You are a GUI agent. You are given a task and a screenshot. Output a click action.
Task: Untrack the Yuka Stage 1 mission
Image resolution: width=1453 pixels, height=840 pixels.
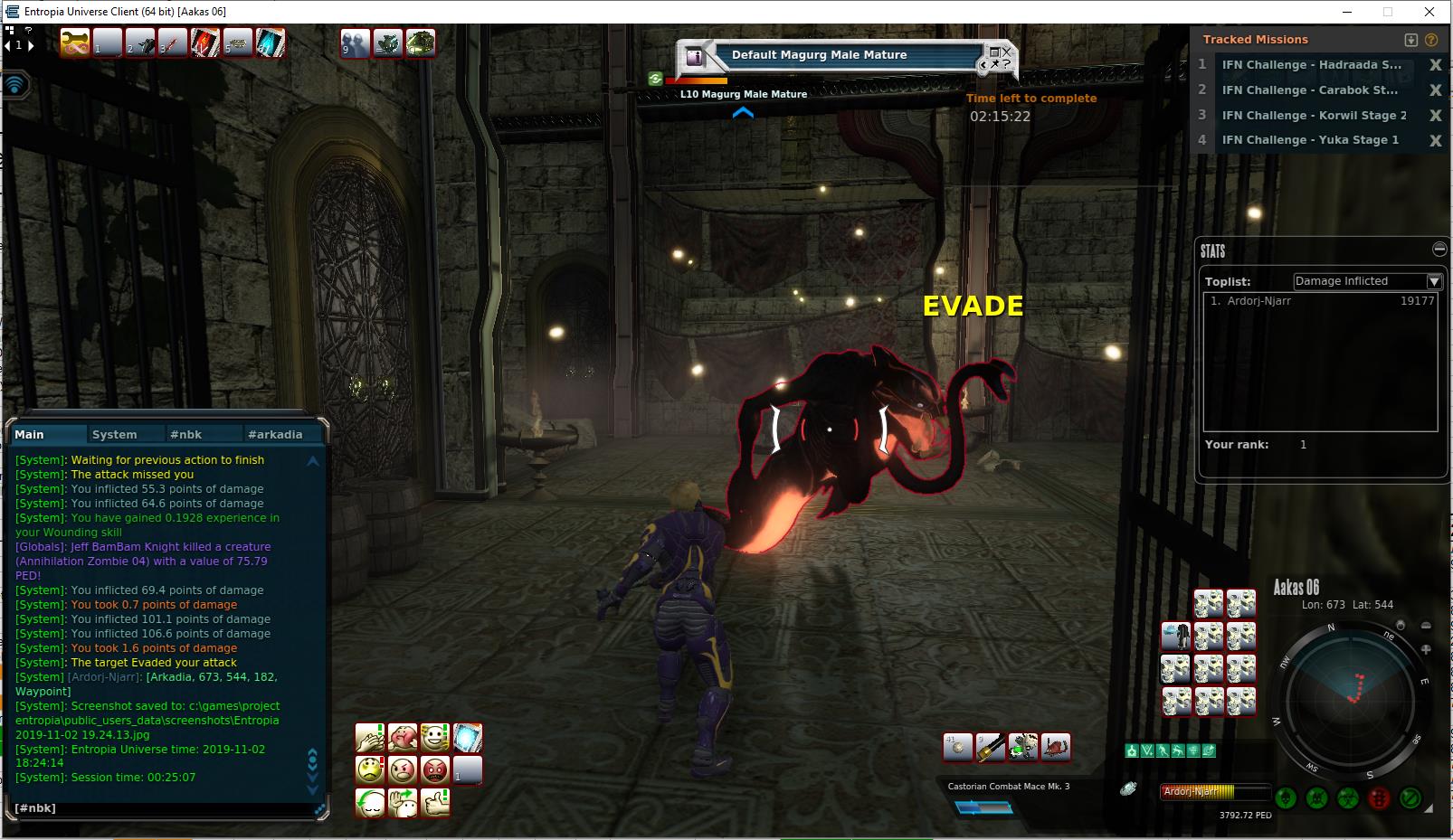(x=1435, y=140)
